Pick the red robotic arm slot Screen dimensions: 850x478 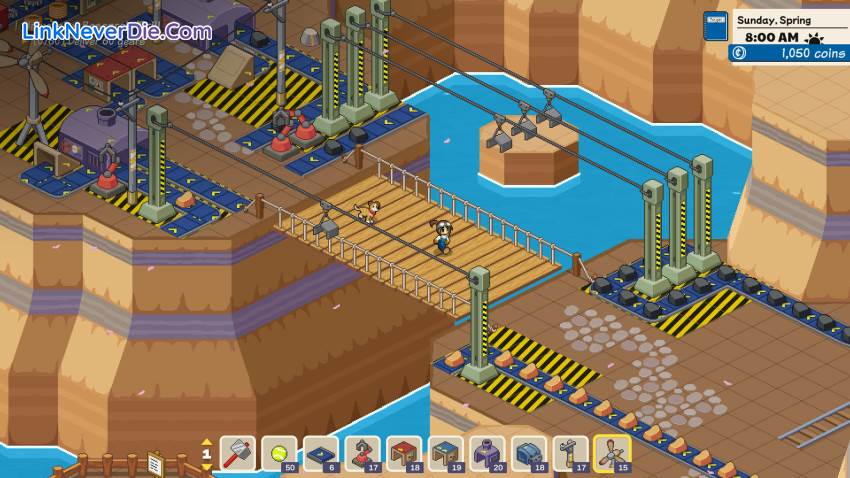[x=363, y=454]
